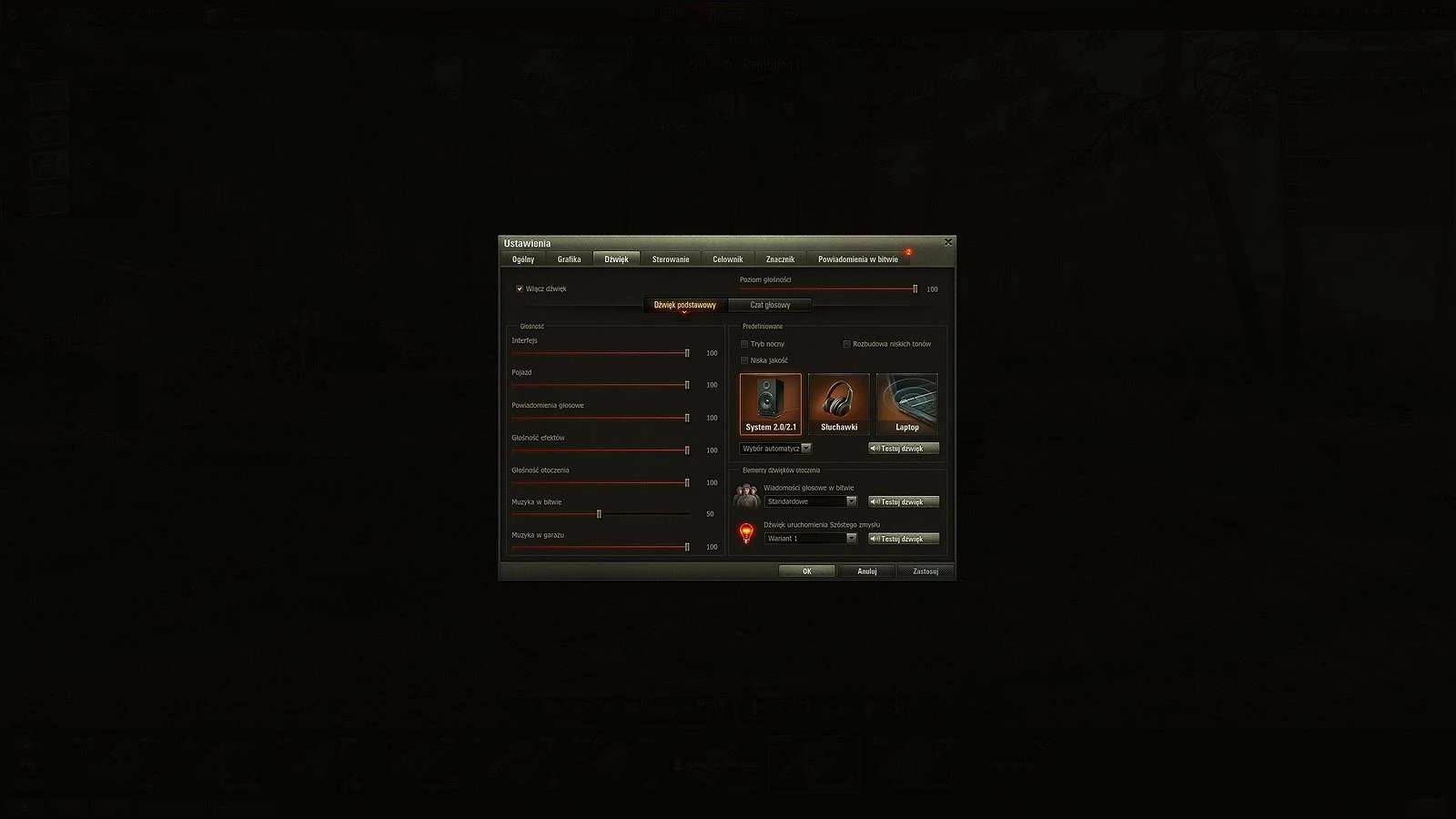Click the red 2 badge on Powiadomienia w bitwie
Viewport: 1456px width, 819px height.
[x=908, y=253]
